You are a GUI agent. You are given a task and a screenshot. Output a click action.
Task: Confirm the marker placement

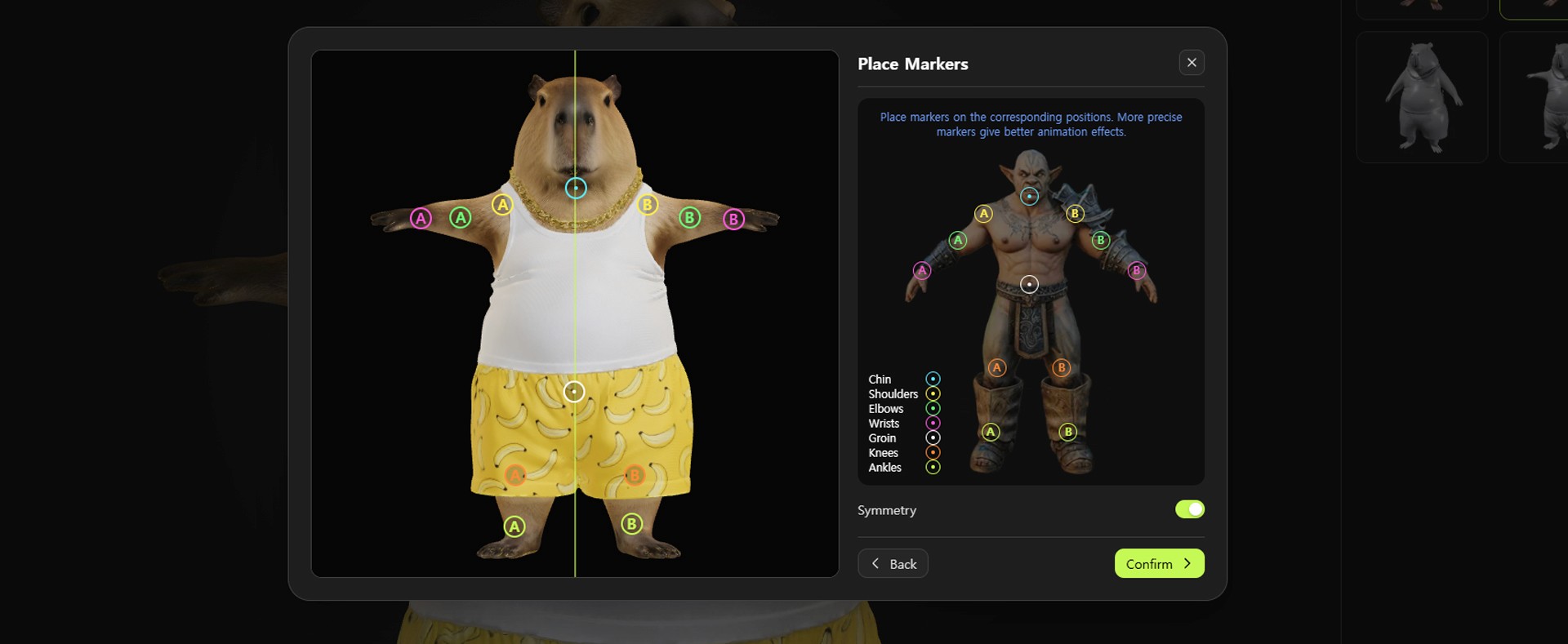click(1159, 564)
